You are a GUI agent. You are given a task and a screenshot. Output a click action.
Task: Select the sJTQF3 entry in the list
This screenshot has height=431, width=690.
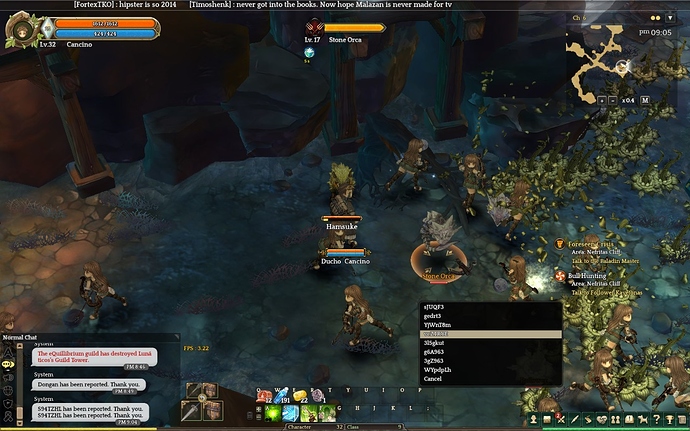point(434,306)
